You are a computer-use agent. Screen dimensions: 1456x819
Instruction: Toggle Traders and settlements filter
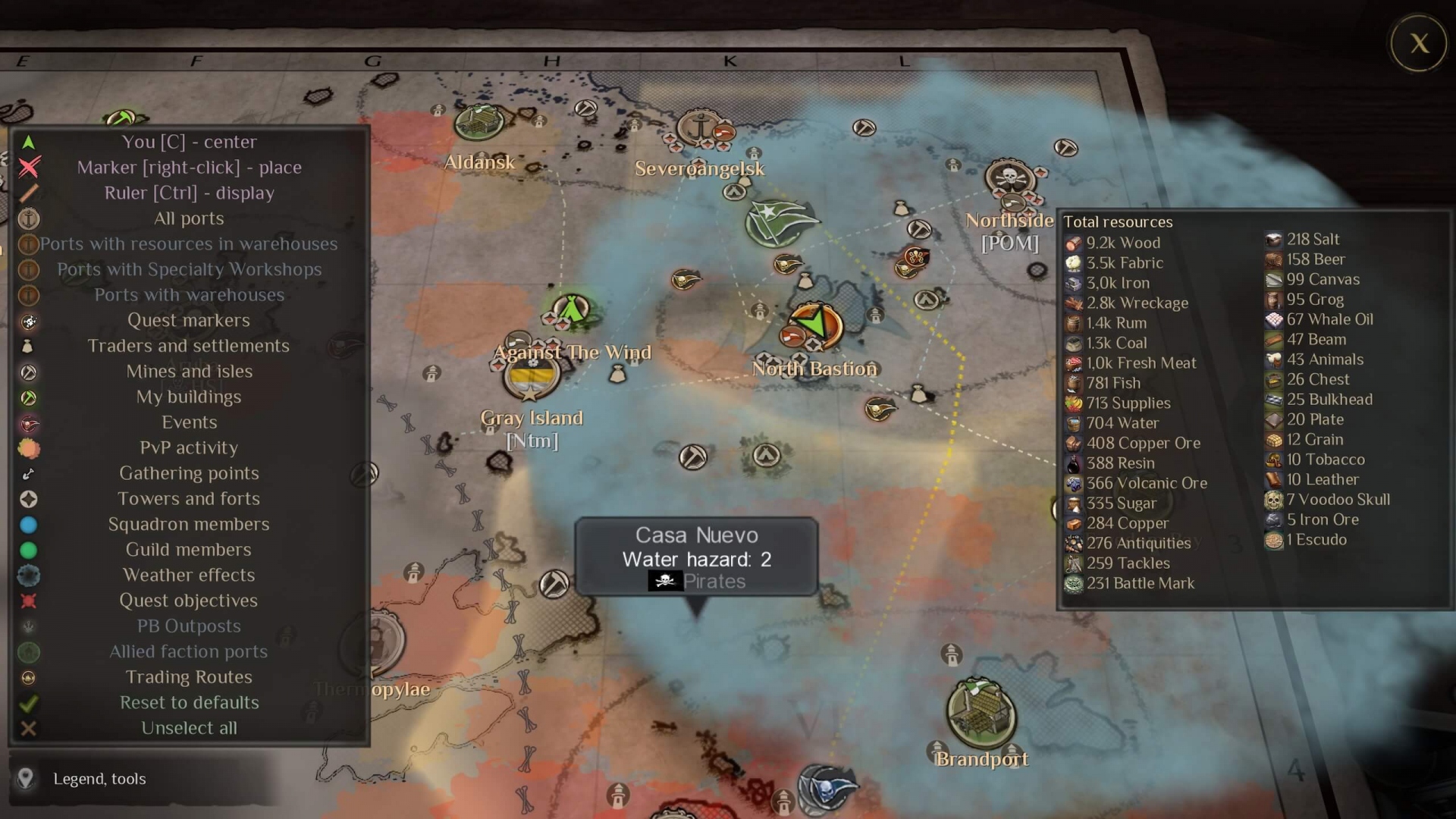189,346
